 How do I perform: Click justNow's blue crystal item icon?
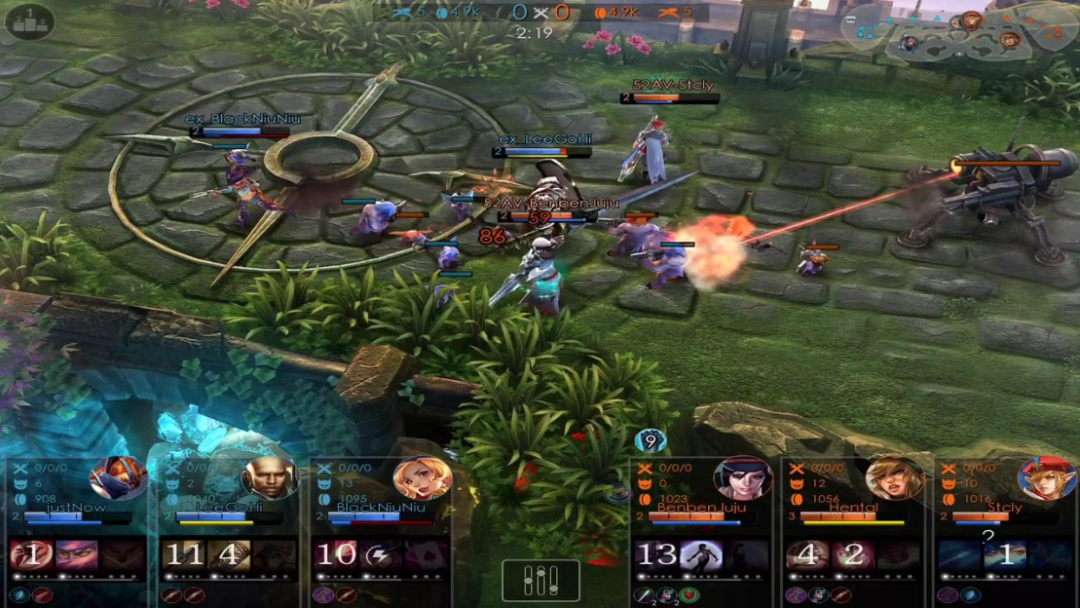coord(19,595)
